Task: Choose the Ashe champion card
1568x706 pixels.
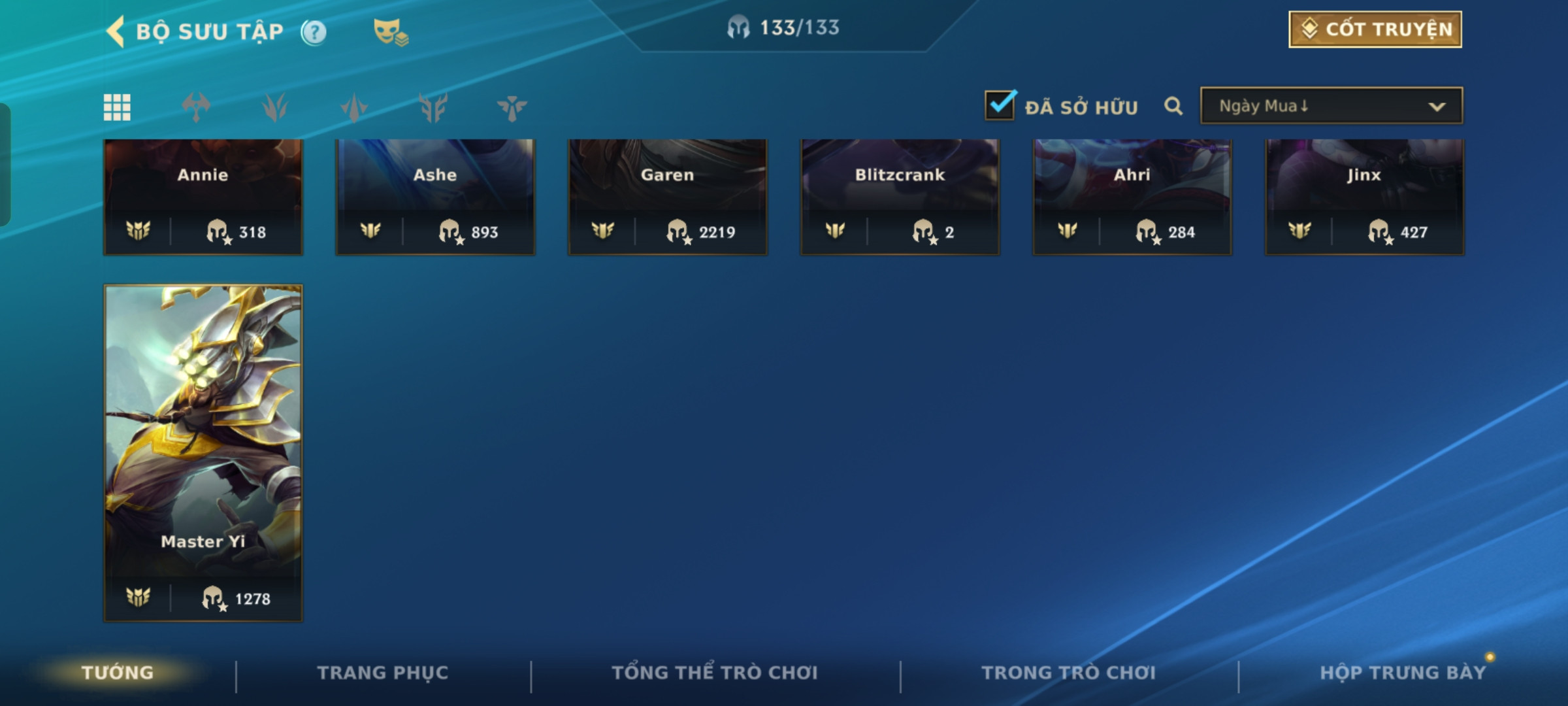Action: click(435, 196)
